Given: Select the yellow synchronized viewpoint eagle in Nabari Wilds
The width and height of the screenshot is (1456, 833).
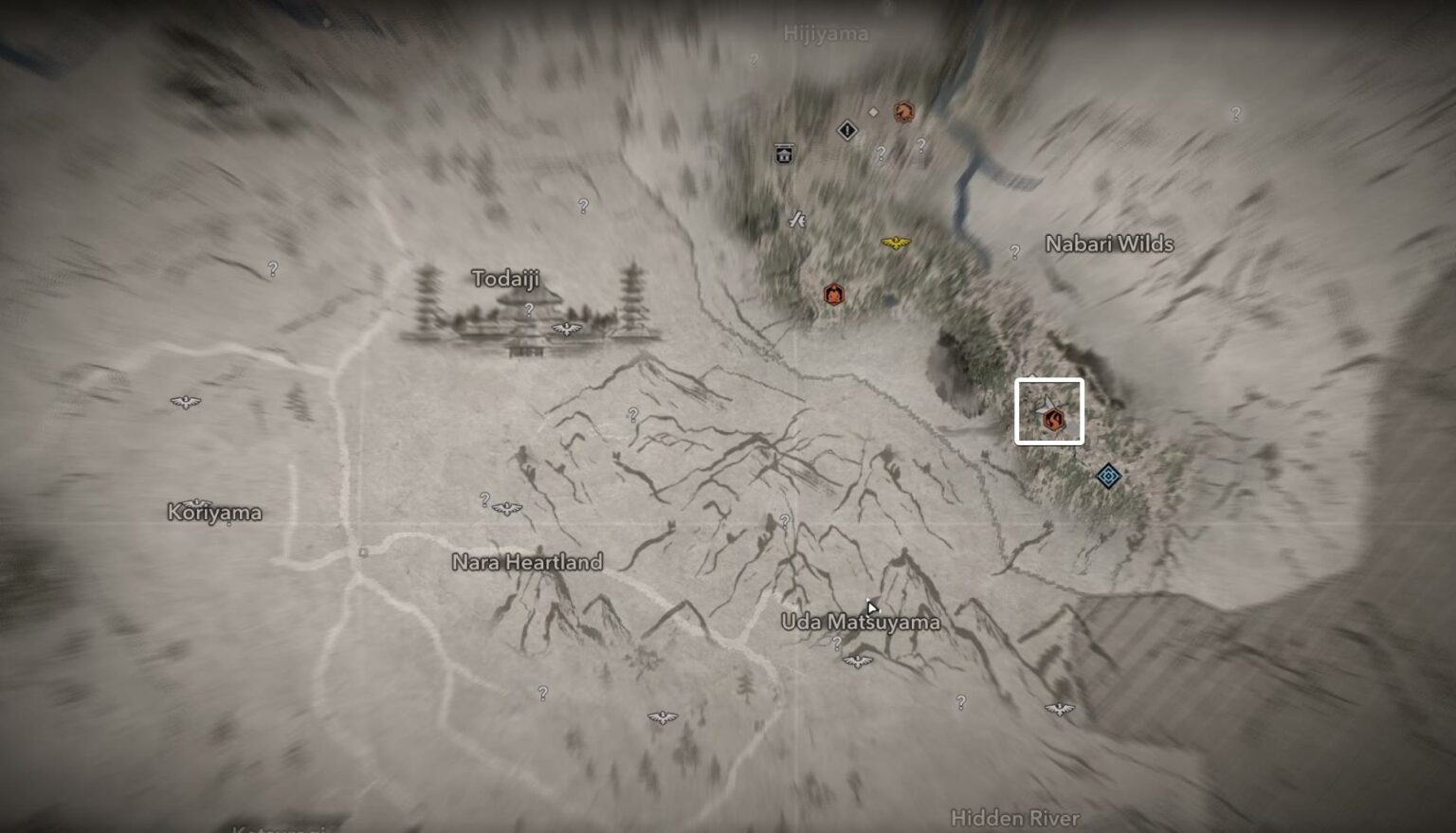Looking at the screenshot, I should tap(895, 241).
